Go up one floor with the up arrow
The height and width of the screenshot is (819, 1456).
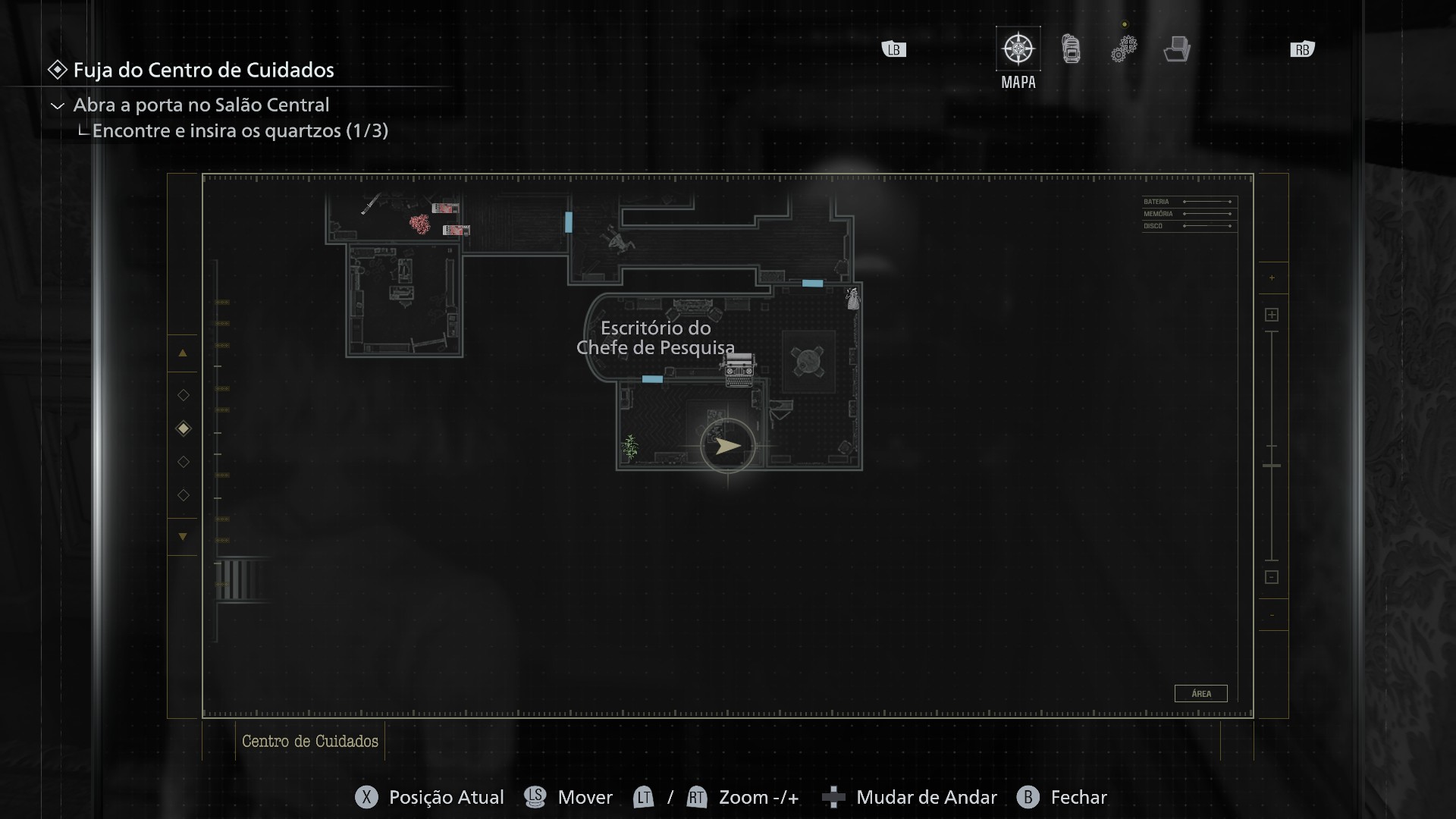[x=183, y=353]
